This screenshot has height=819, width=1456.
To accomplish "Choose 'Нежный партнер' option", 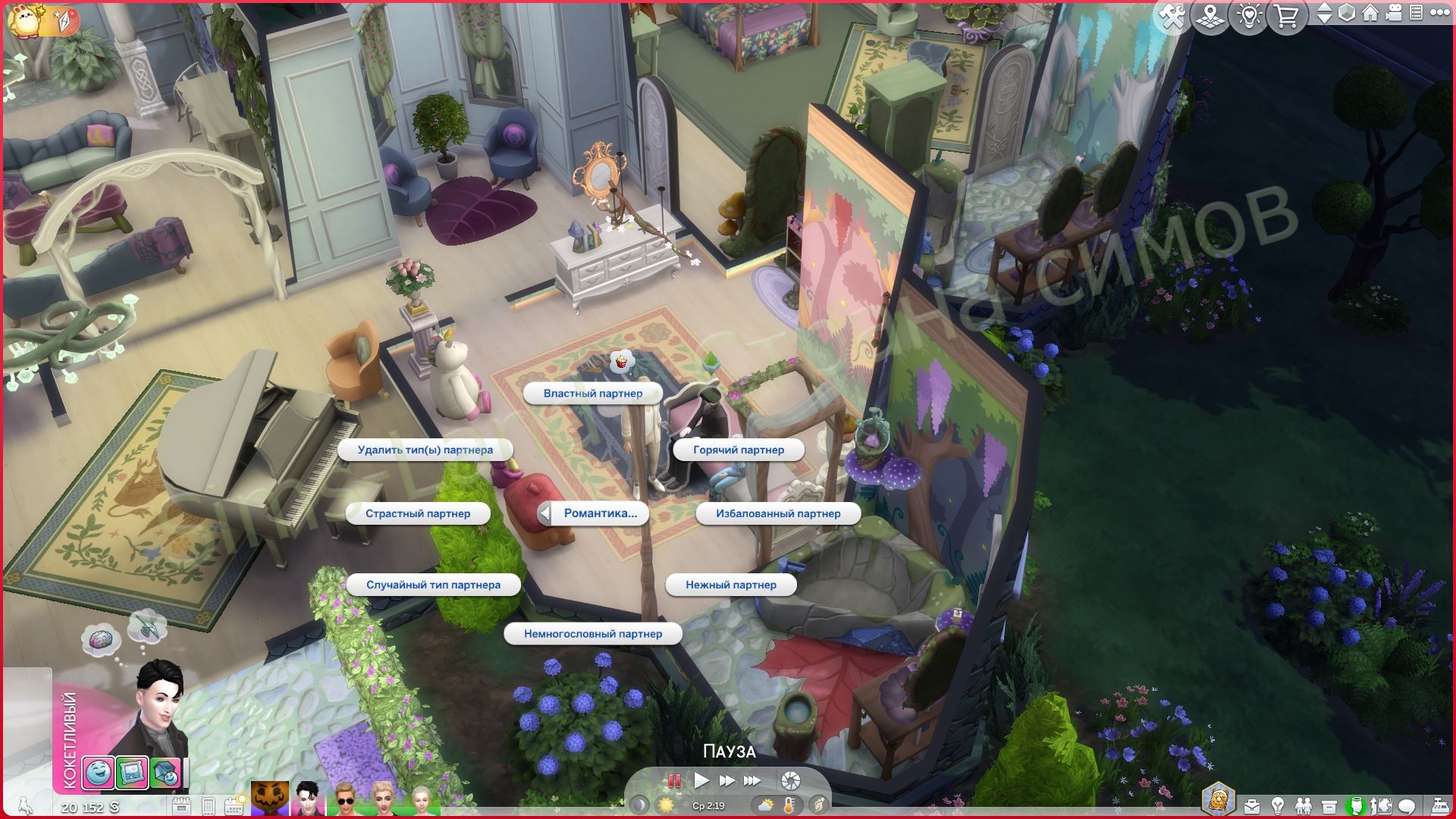I will (730, 585).
